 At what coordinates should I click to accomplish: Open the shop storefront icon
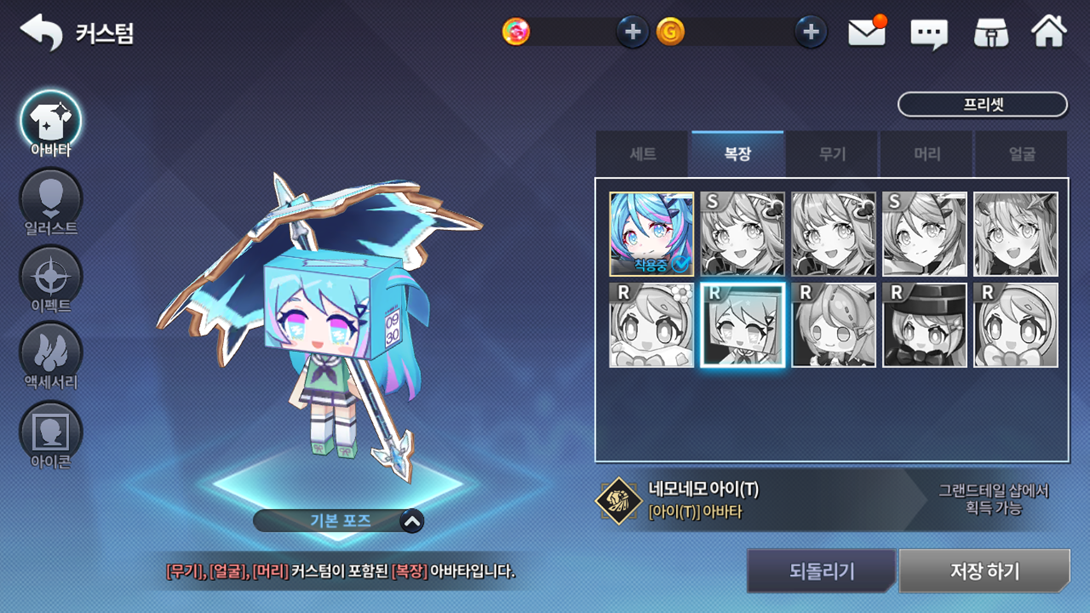coord(990,32)
